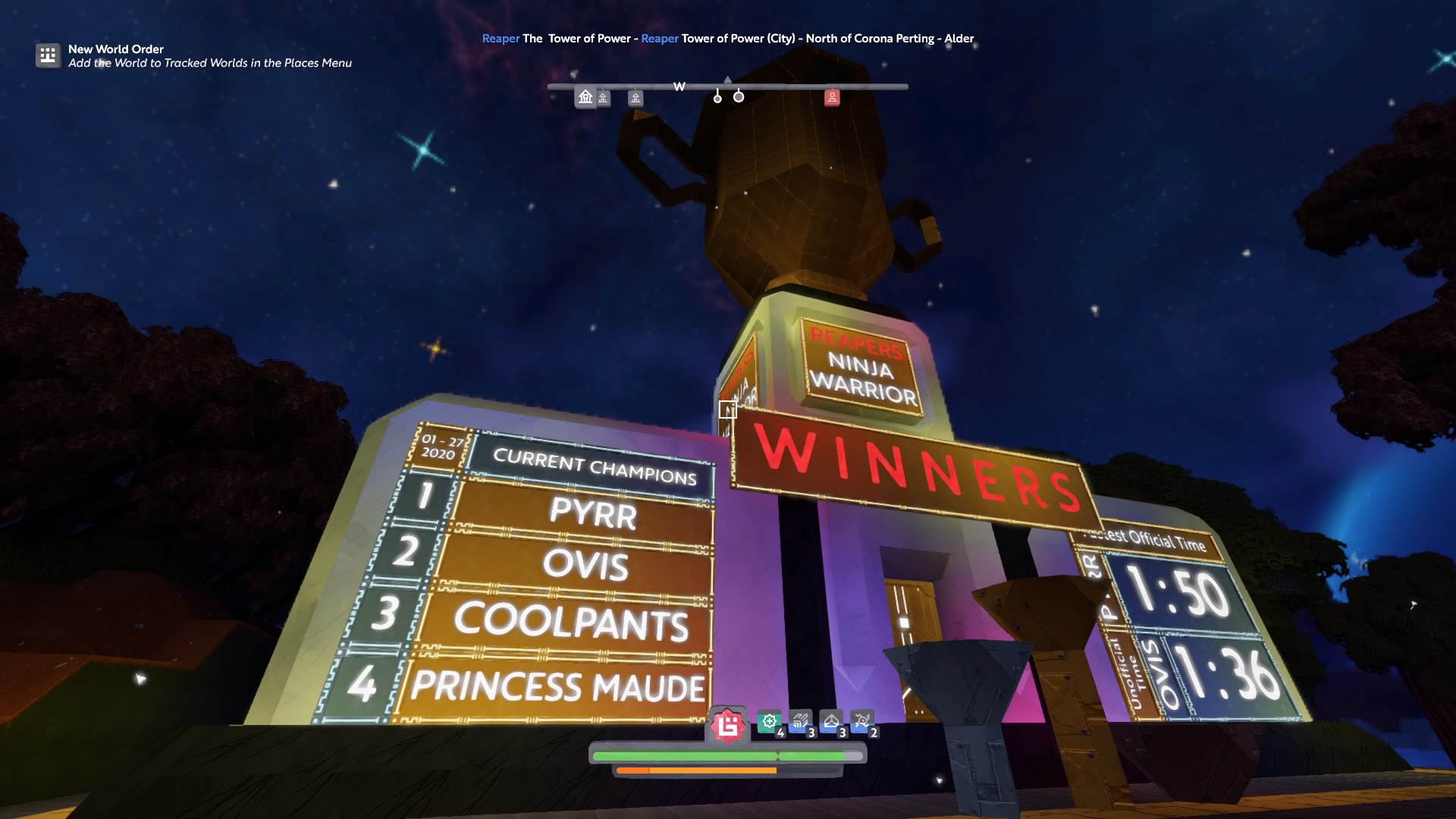Open the New World Order objective tracker
The image size is (1456, 819).
48,55
